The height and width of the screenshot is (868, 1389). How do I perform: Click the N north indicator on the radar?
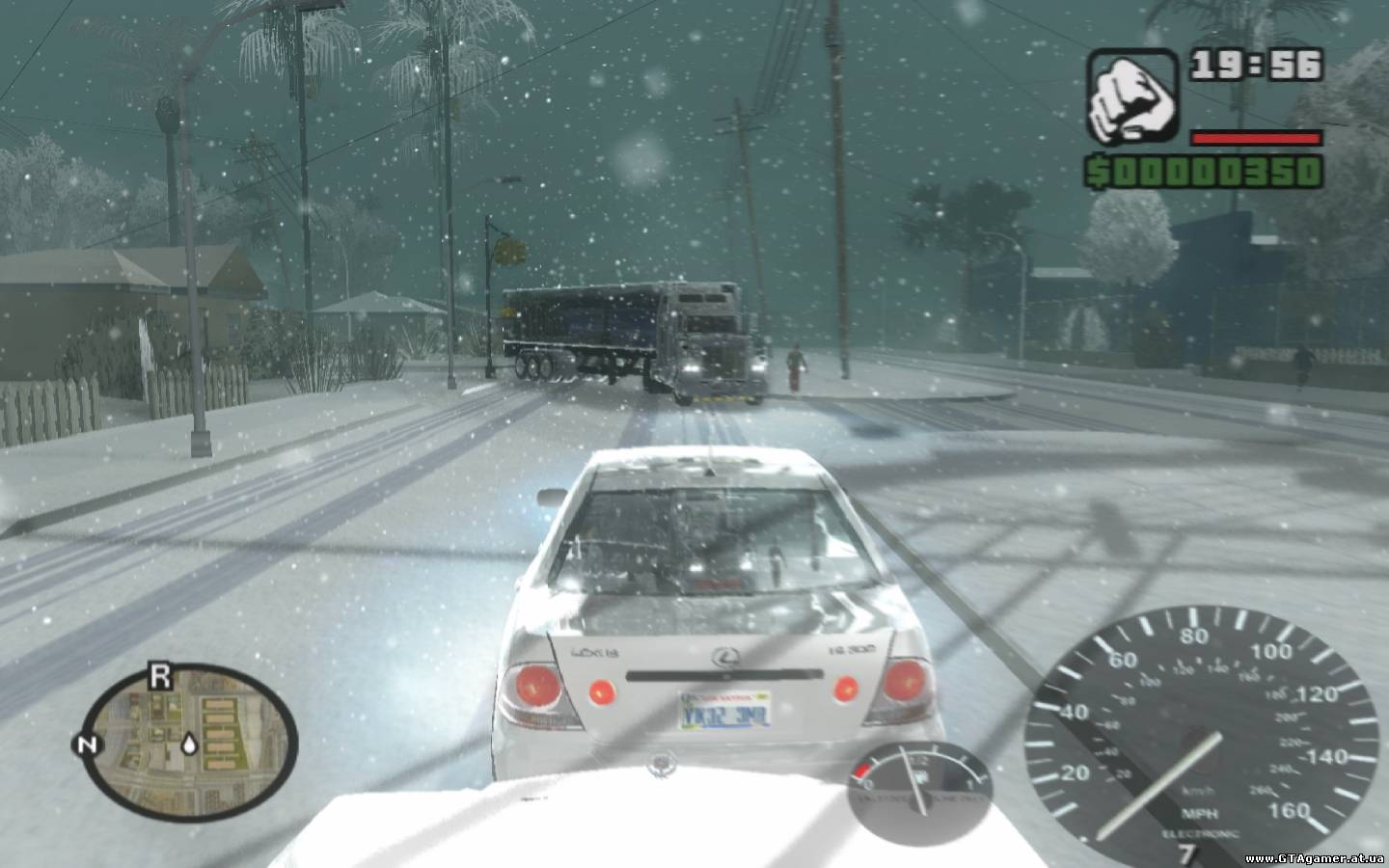[x=85, y=745]
